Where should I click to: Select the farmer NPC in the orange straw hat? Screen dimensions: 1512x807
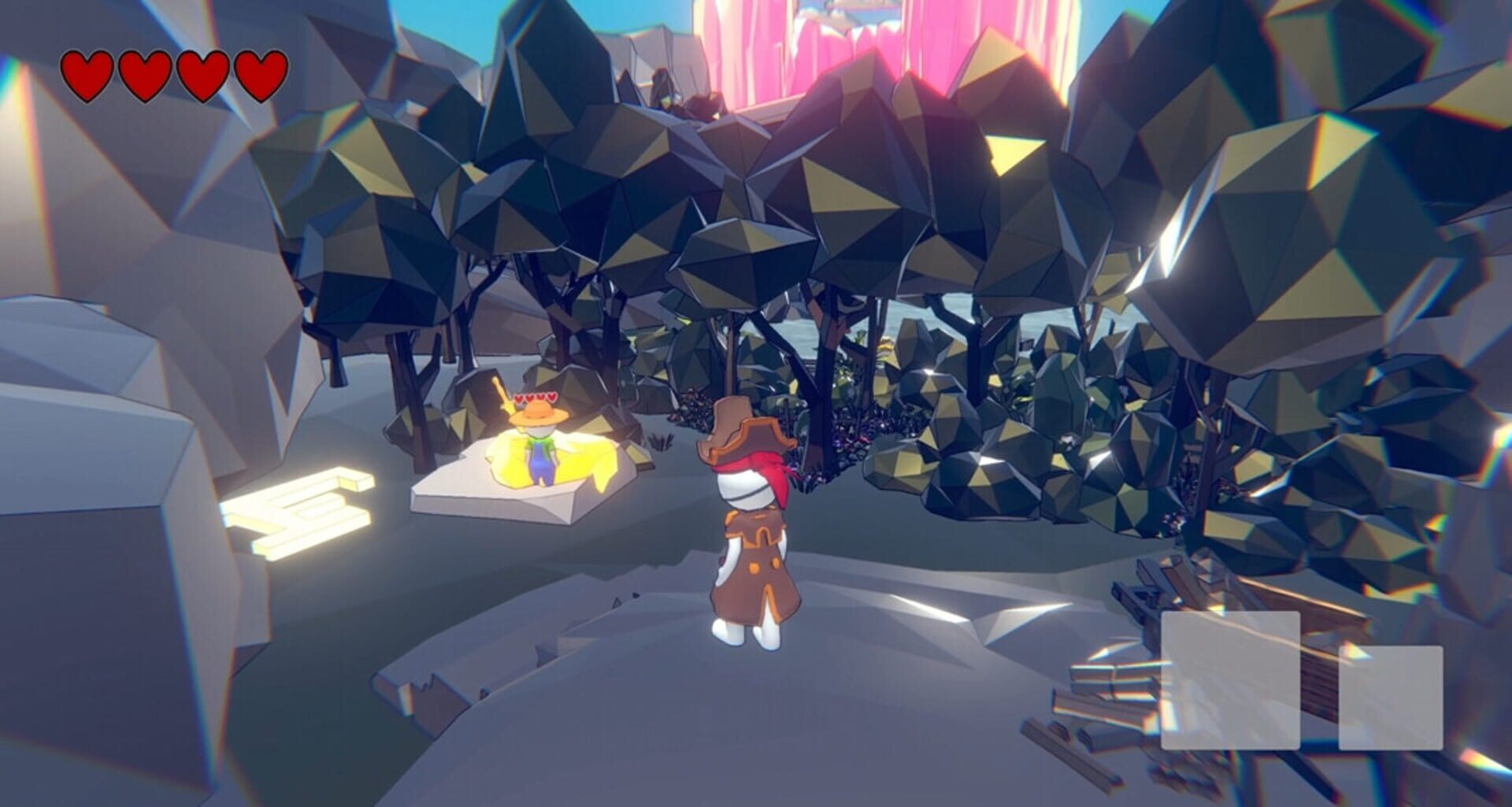[x=539, y=437]
